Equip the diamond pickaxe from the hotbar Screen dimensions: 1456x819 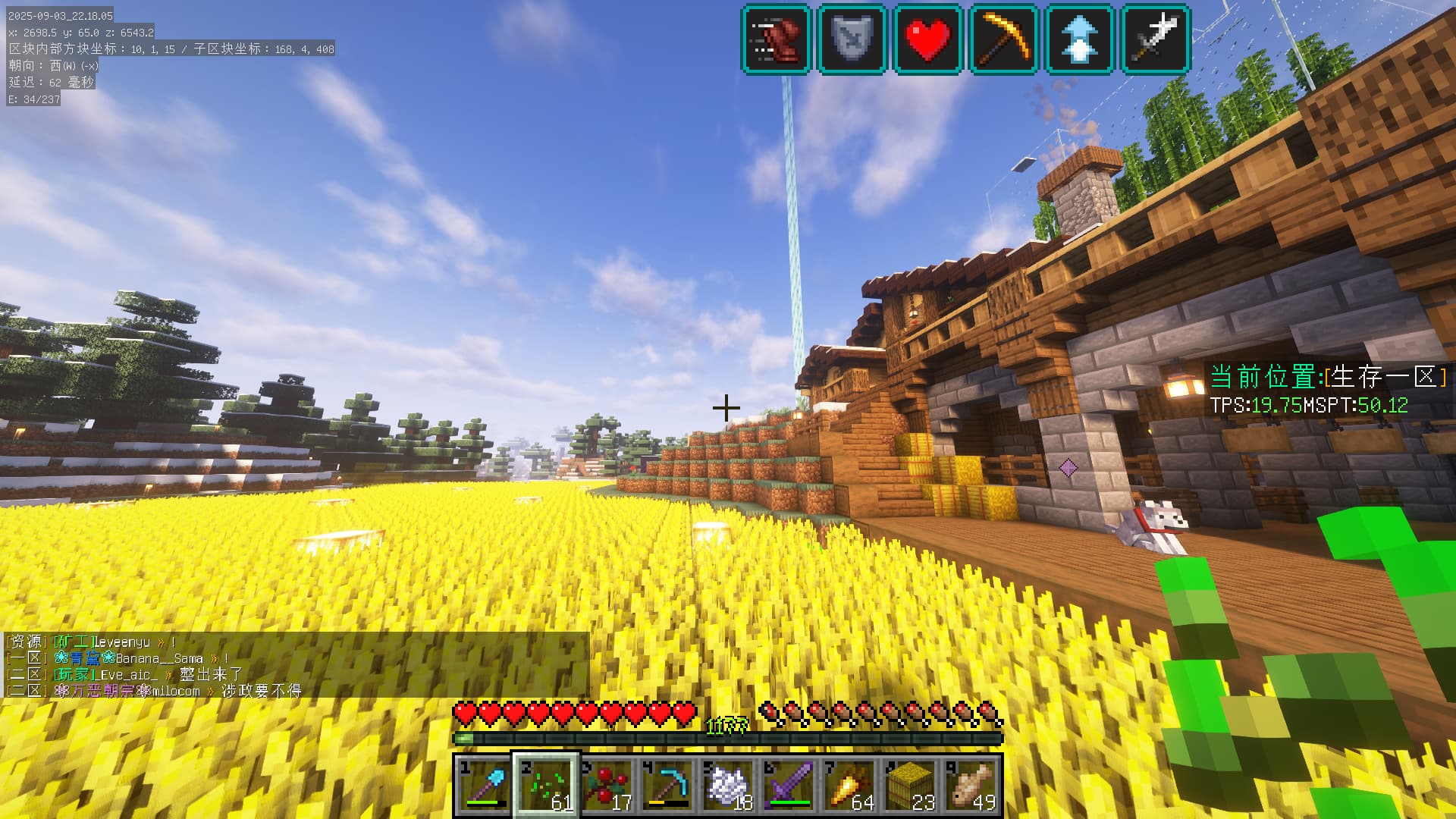click(x=667, y=785)
